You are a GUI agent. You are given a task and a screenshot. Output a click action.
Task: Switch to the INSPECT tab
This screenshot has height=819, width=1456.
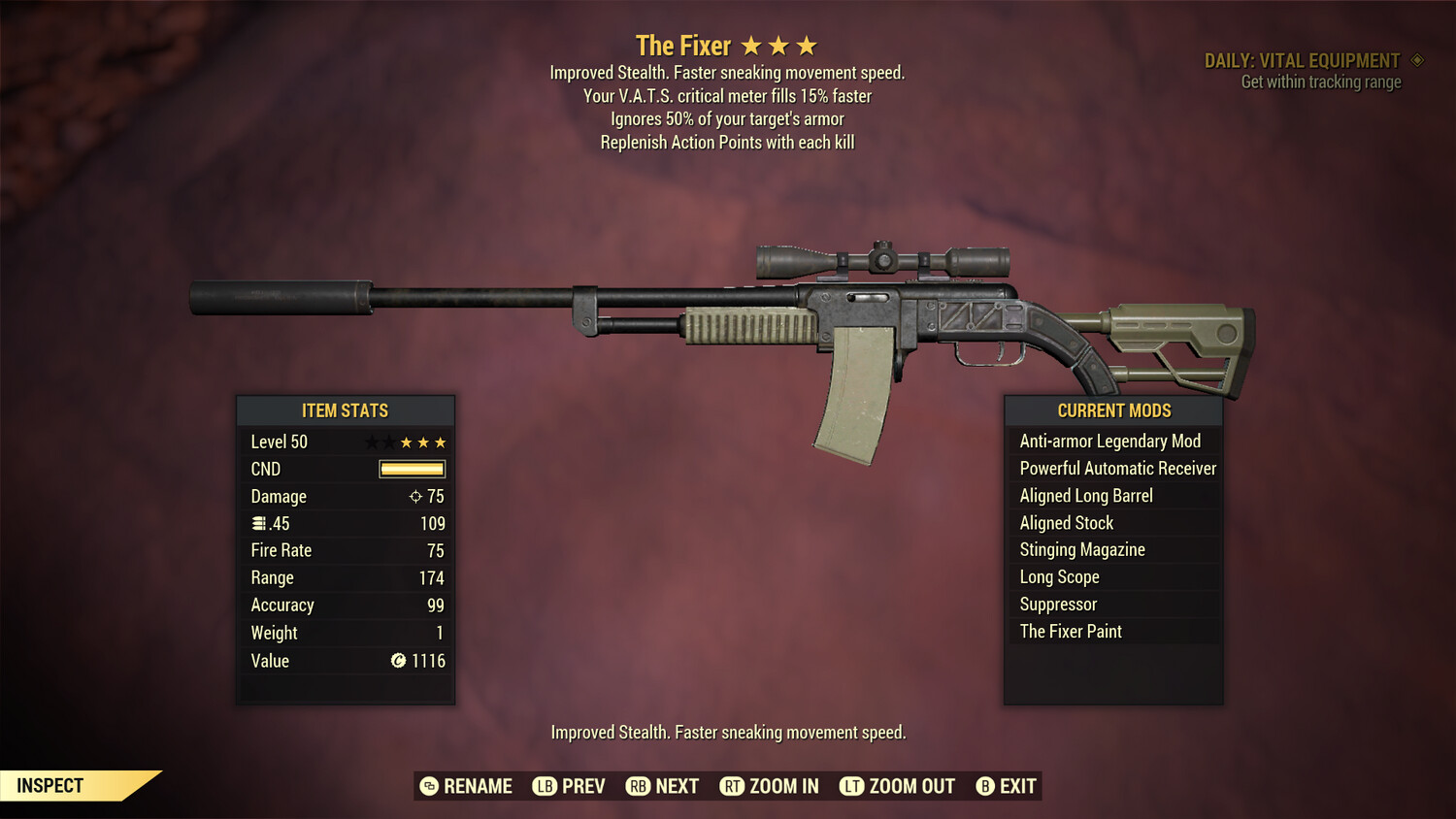pos(50,785)
